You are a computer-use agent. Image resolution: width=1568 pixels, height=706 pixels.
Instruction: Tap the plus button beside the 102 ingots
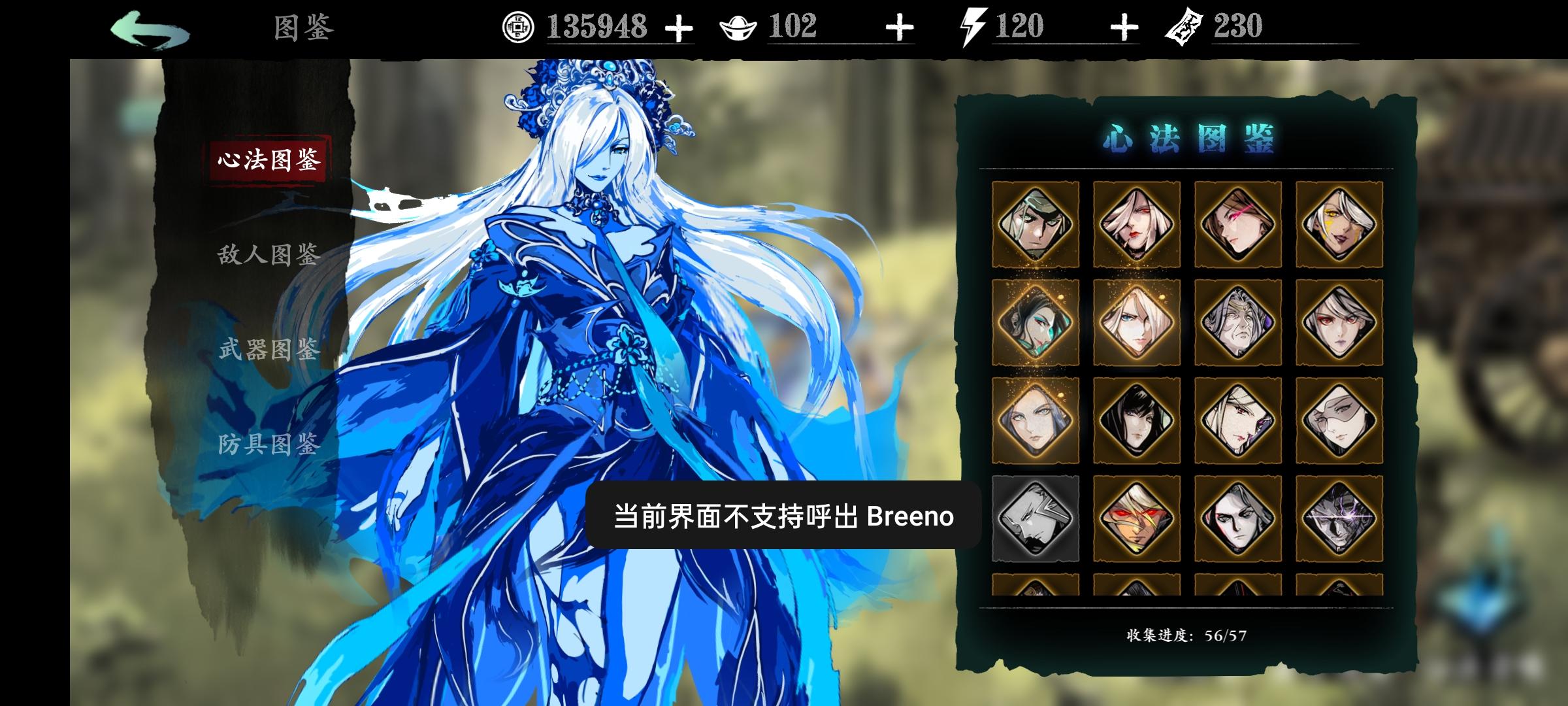pos(900,27)
